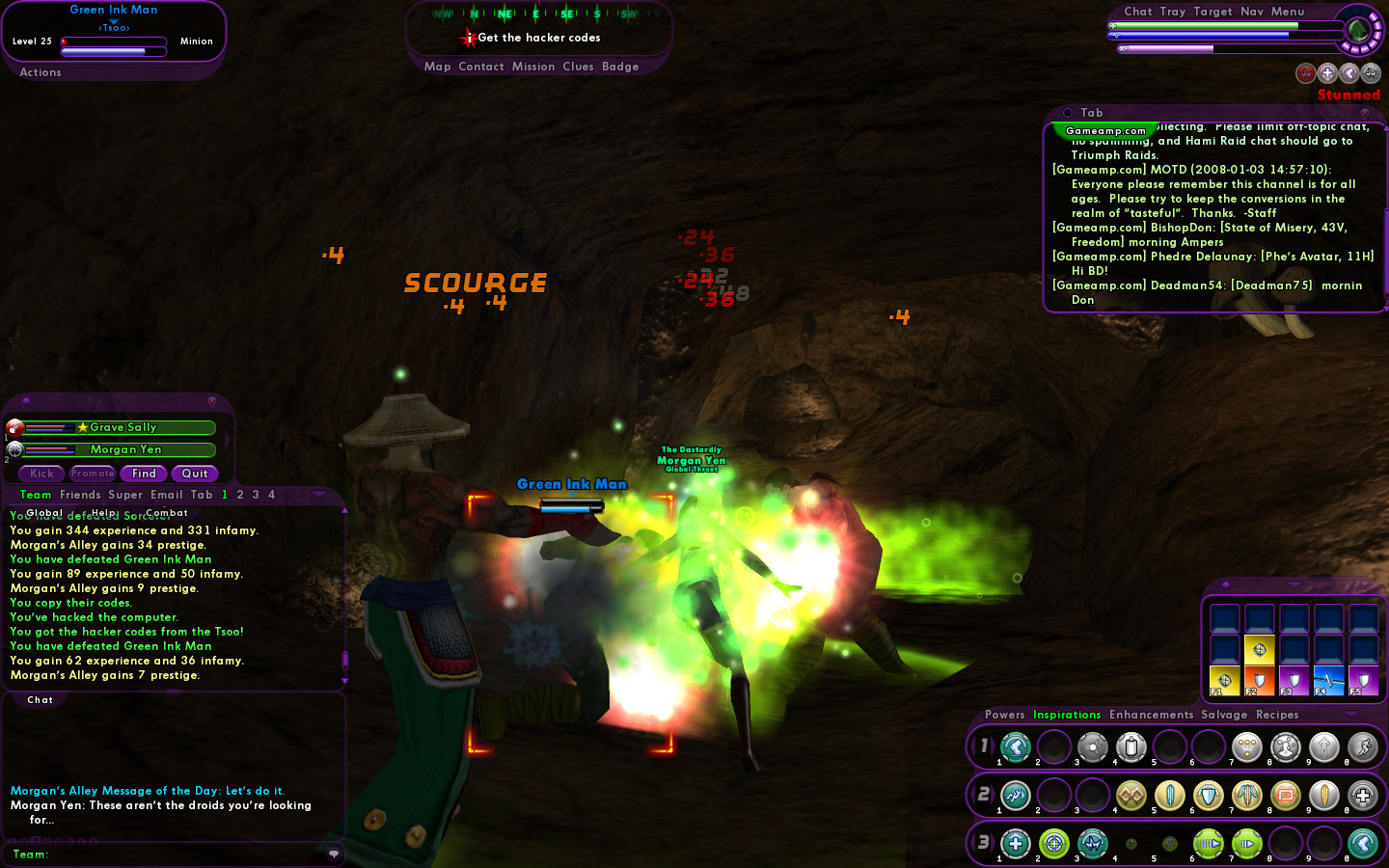Open the main Menu

click(1288, 12)
